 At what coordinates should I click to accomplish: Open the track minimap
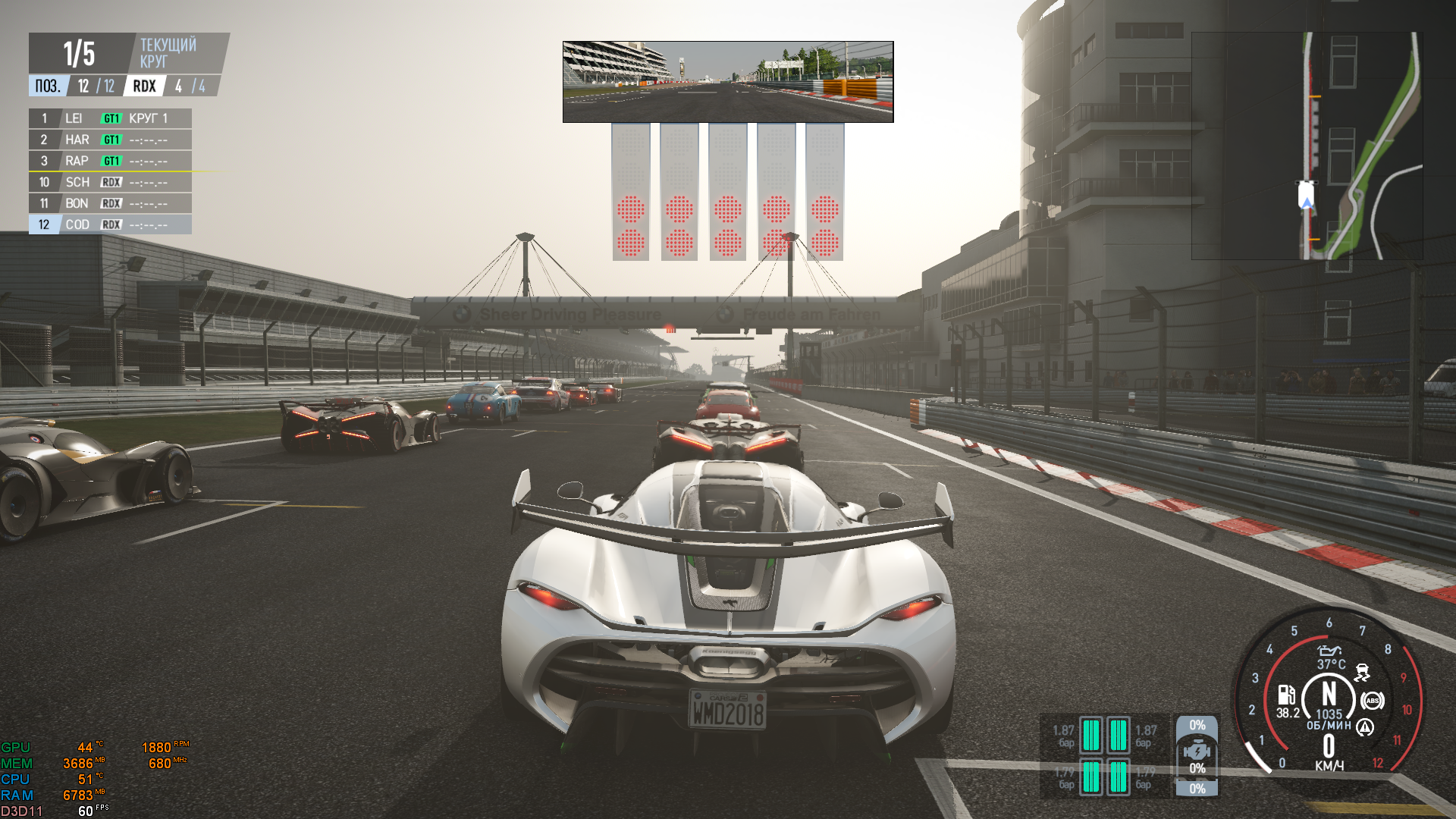(x=1307, y=146)
